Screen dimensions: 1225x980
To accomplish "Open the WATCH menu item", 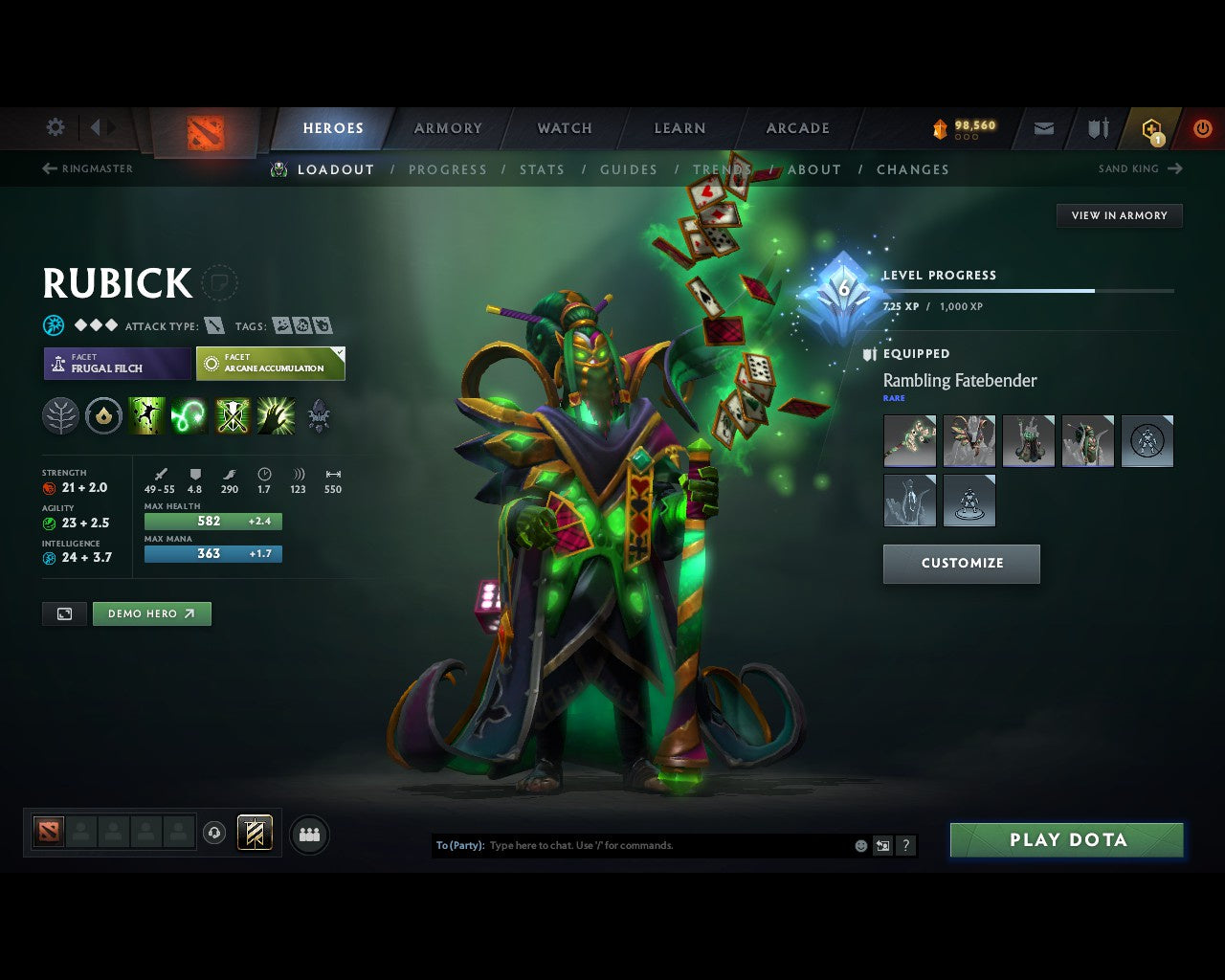I will 565,127.
